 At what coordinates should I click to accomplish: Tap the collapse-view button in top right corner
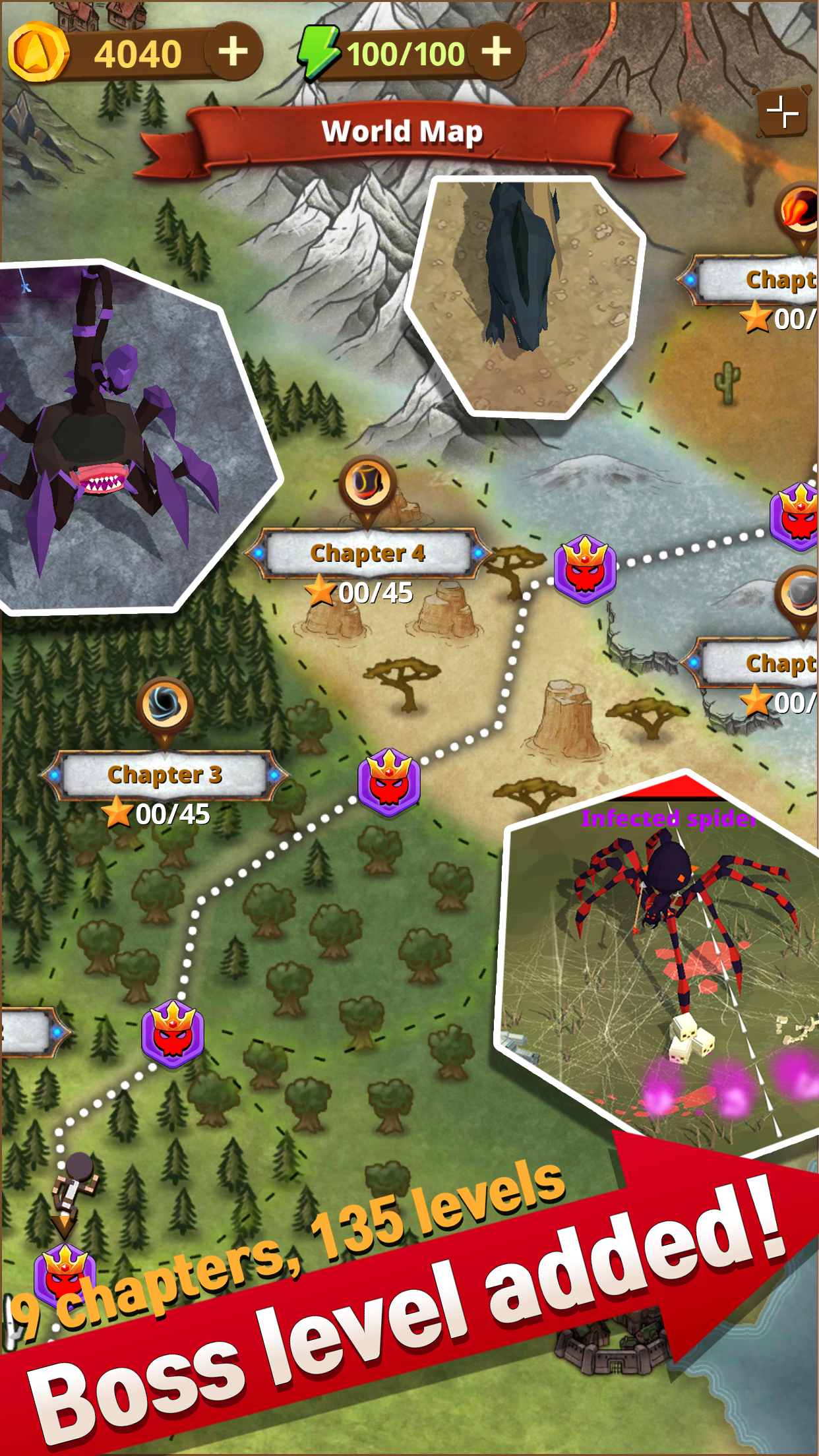(783, 111)
